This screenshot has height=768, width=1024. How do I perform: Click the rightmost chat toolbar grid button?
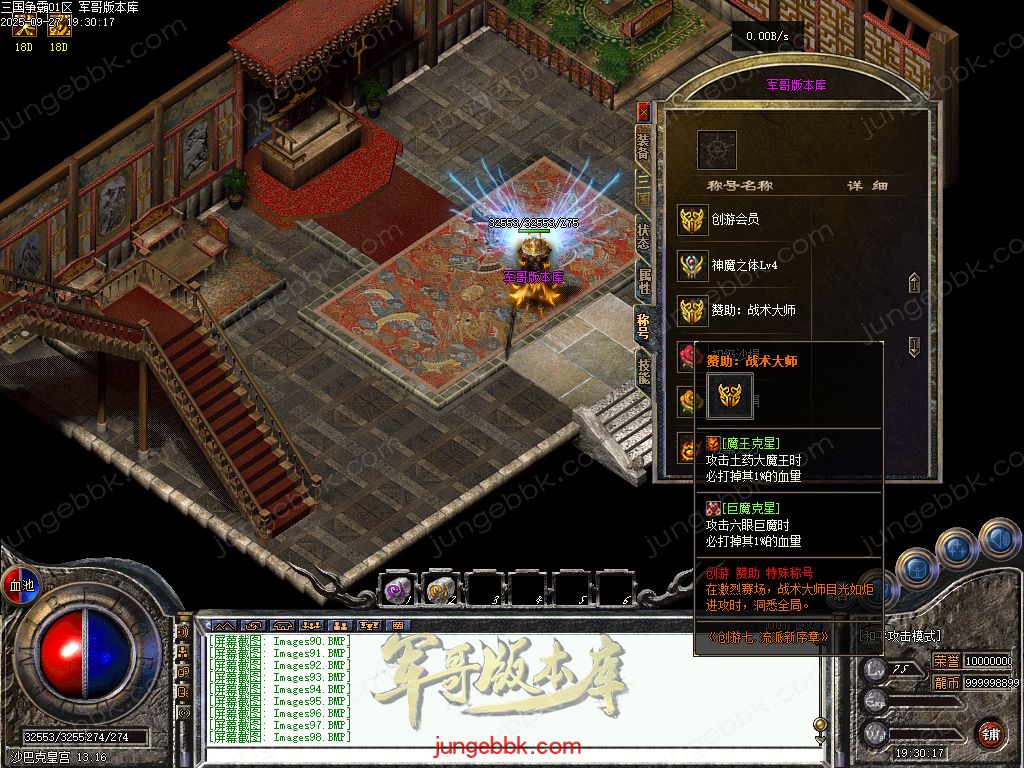point(398,626)
